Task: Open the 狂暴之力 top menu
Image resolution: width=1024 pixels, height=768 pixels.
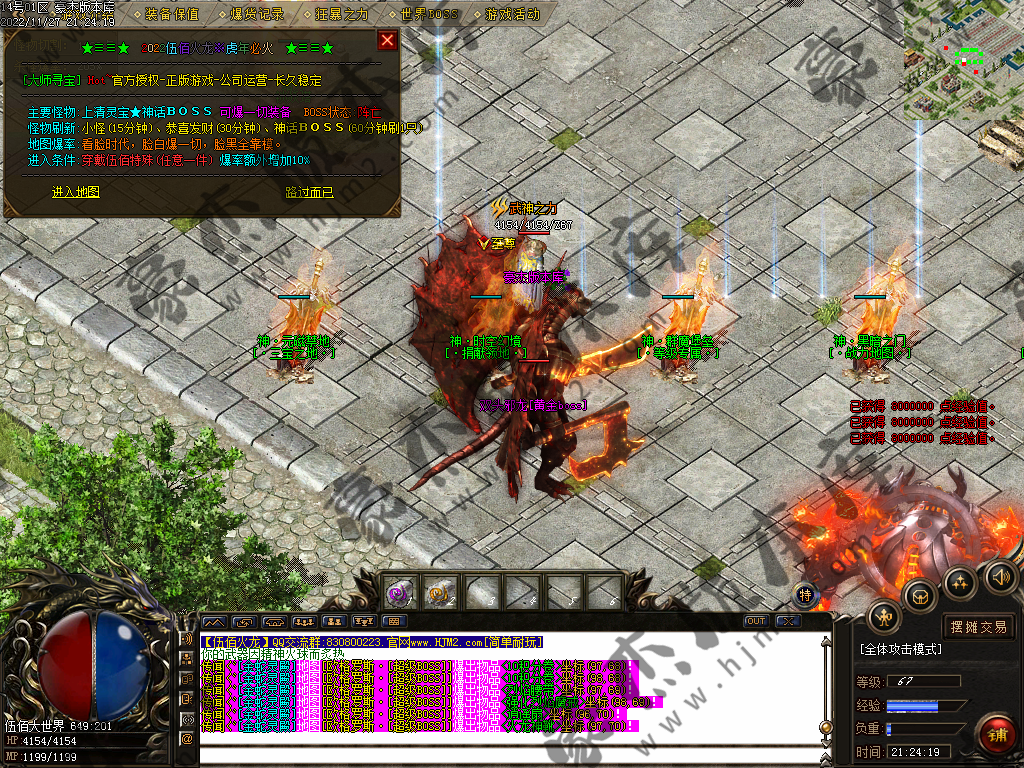Action: pyautogui.click(x=342, y=14)
